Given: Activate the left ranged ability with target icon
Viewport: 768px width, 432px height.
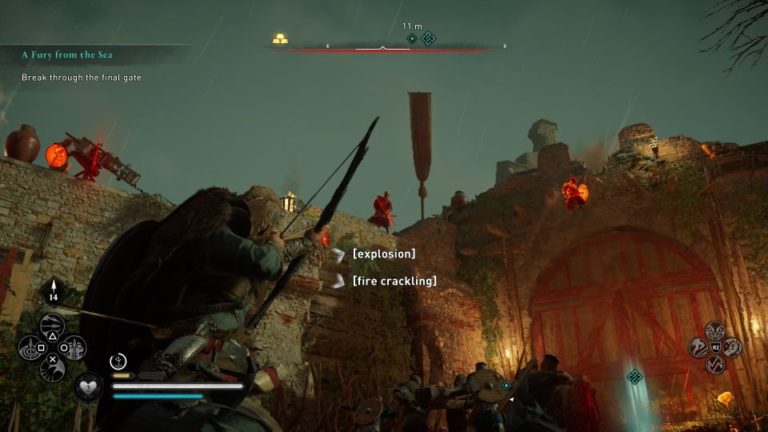Looking at the screenshot, I should [x=30, y=348].
